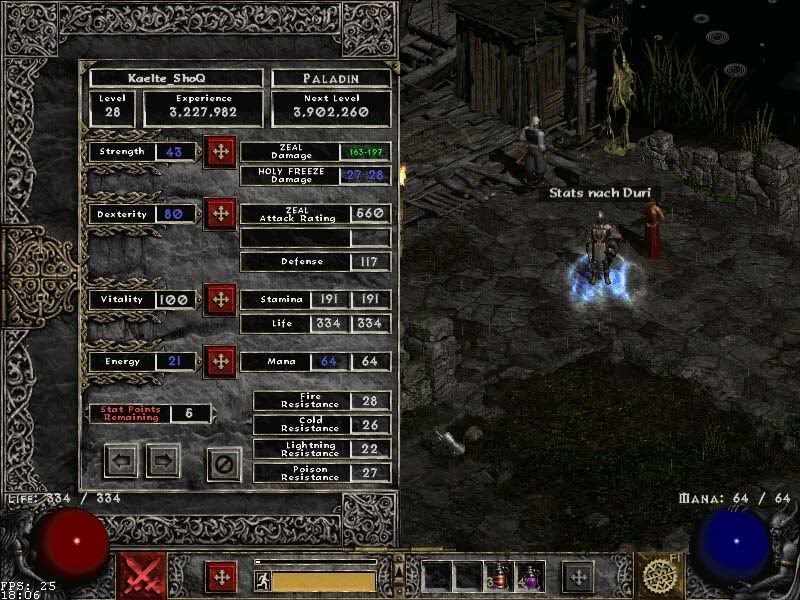The image size is (800, 600).
Task: Close the character stats panel
Action: [x=224, y=462]
